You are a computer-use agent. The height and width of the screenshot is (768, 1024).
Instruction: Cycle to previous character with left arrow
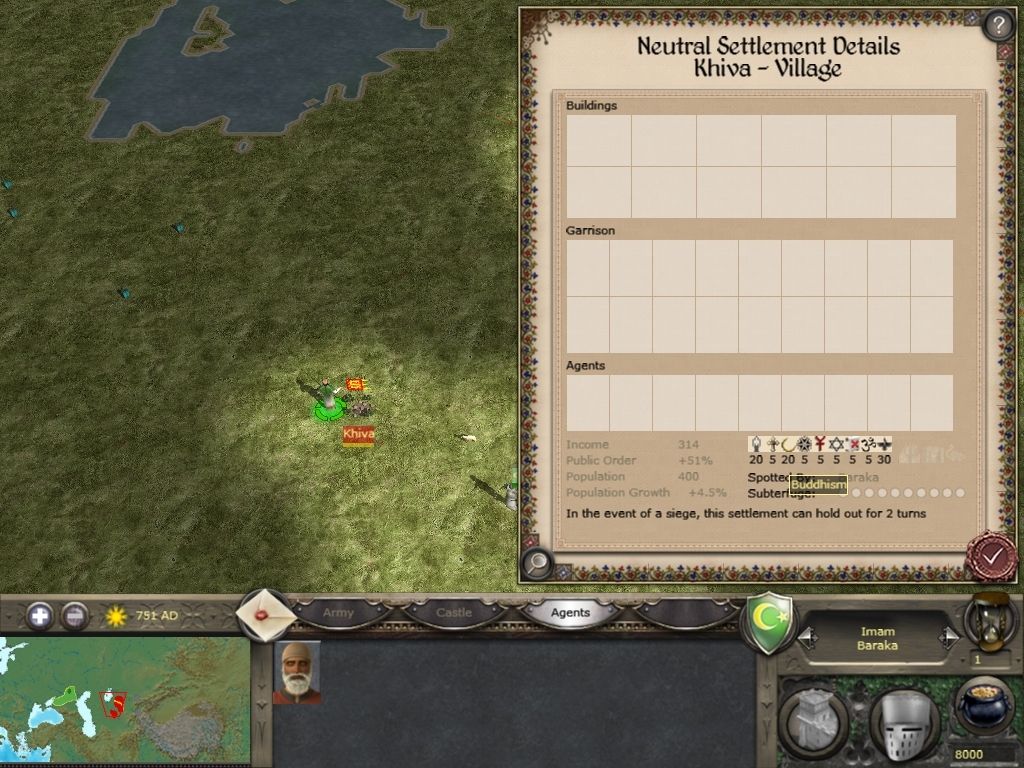[806, 638]
